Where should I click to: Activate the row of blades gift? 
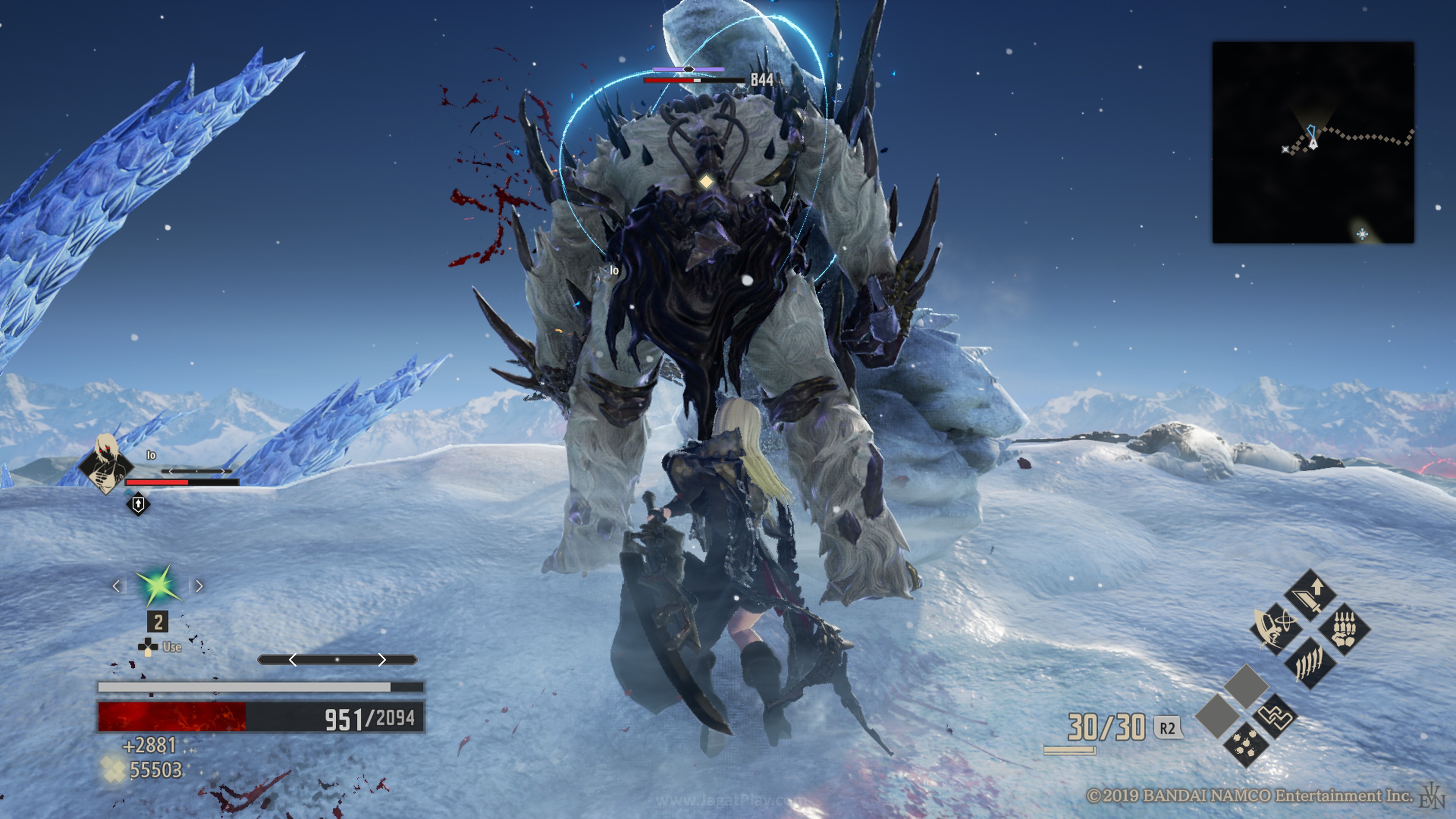coord(1310,663)
